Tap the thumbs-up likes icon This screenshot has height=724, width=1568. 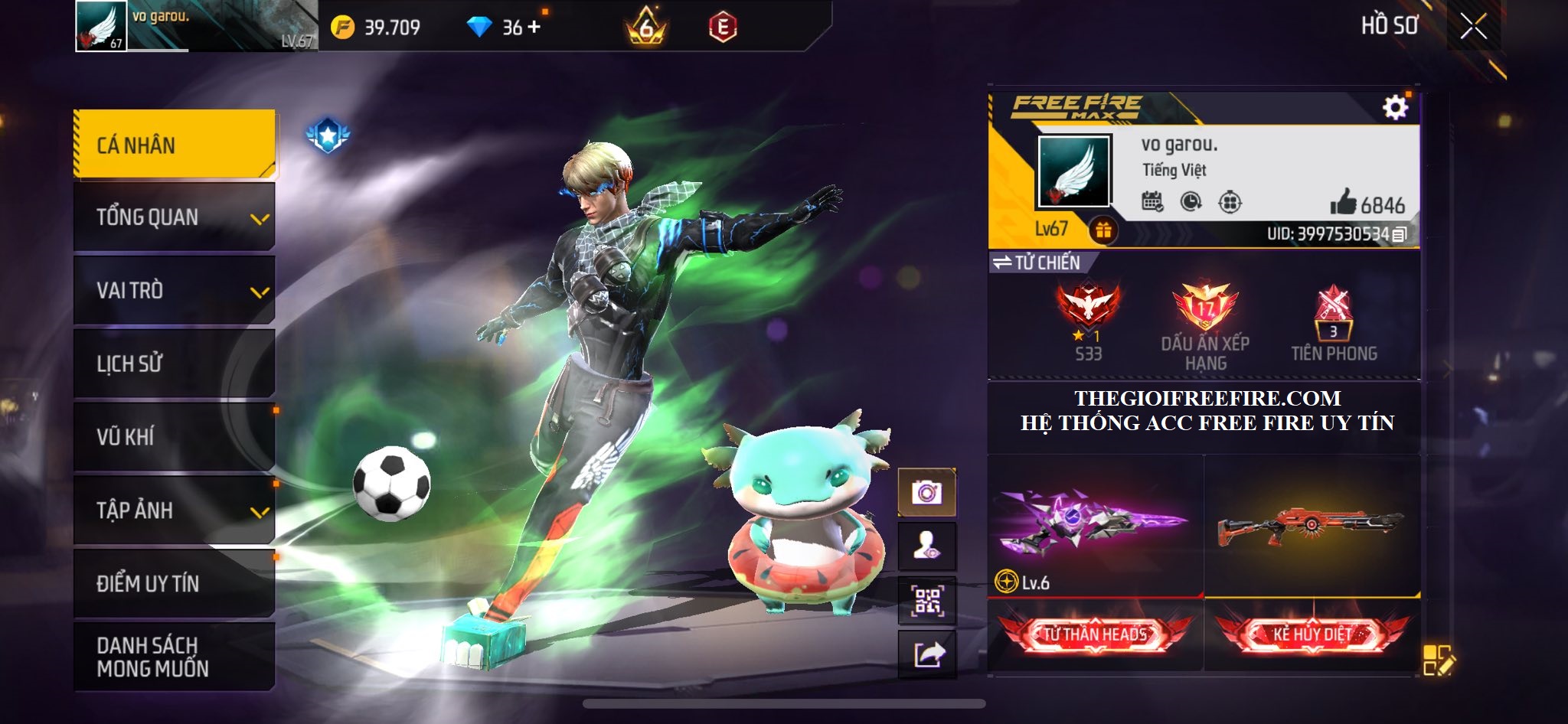point(1343,204)
